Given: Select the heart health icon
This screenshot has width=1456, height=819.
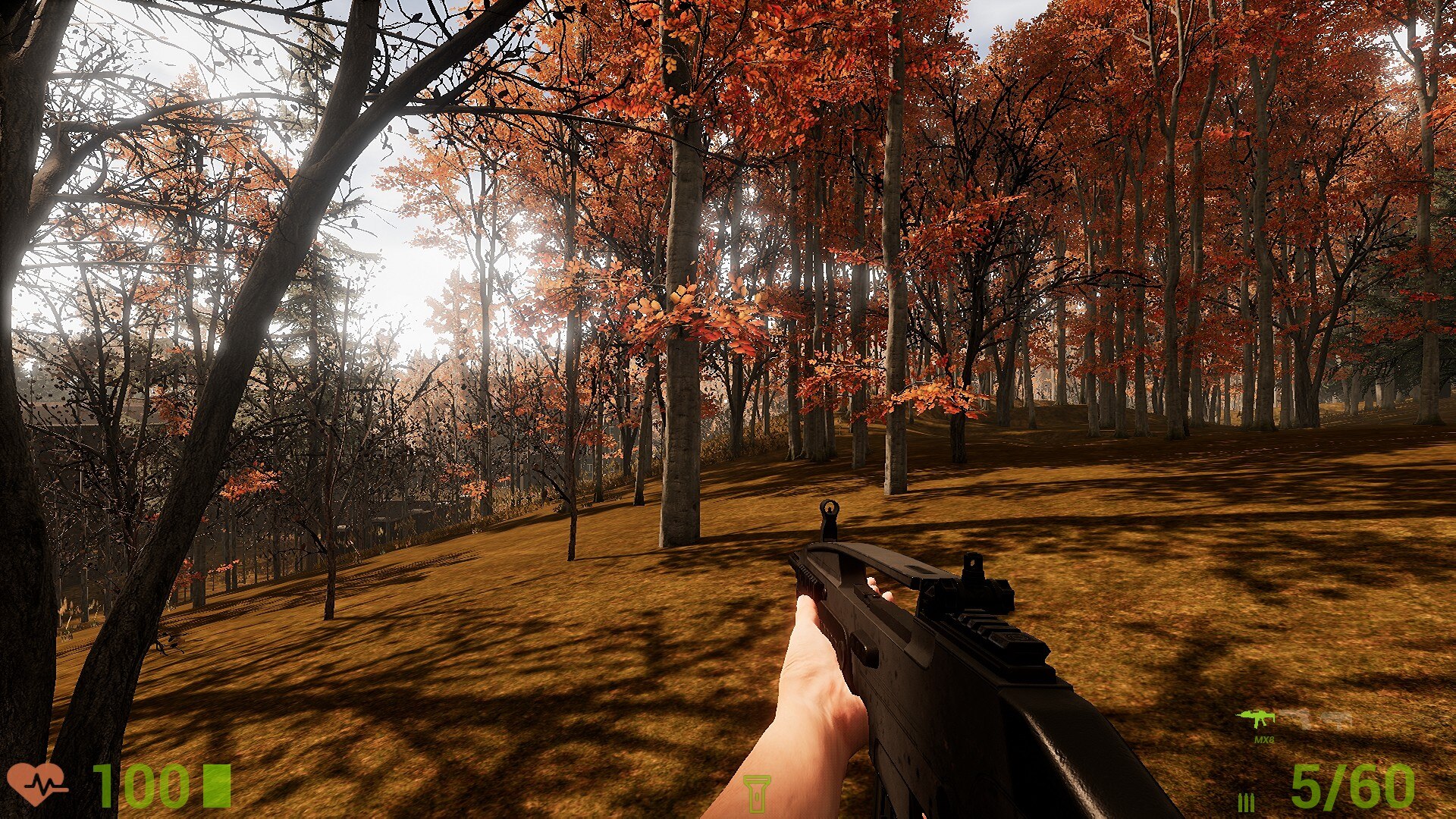Looking at the screenshot, I should [x=35, y=783].
